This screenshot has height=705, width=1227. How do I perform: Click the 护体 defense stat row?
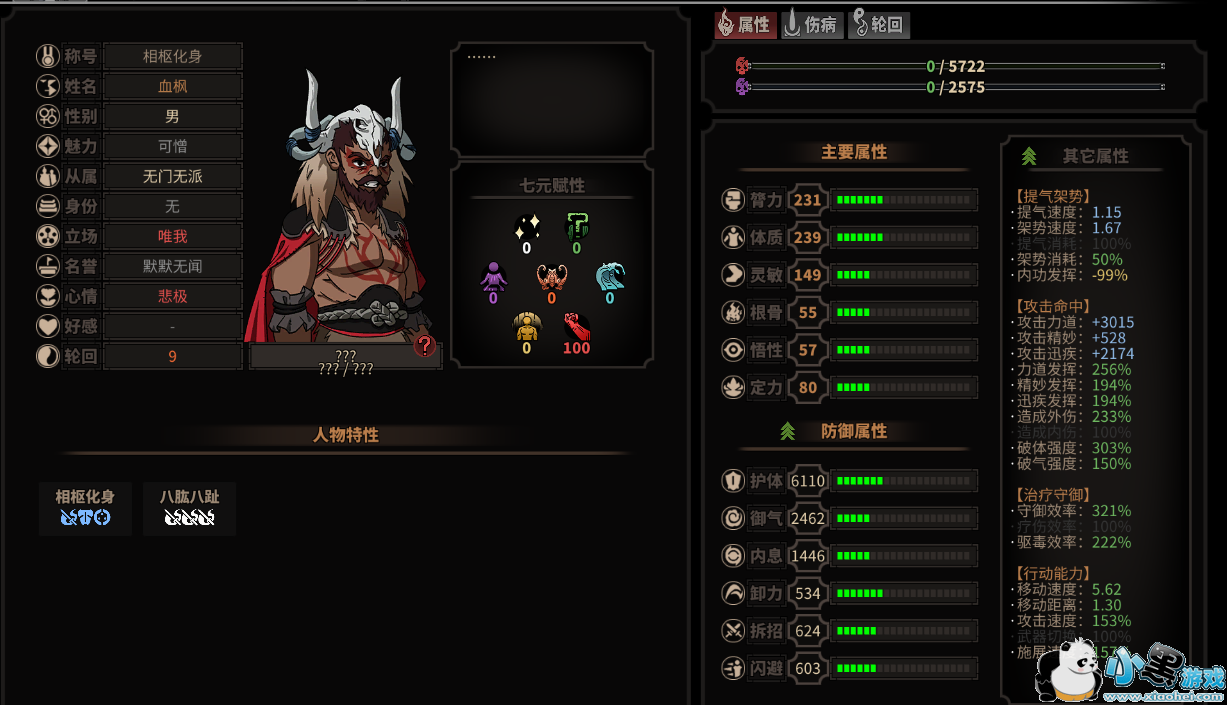(848, 481)
